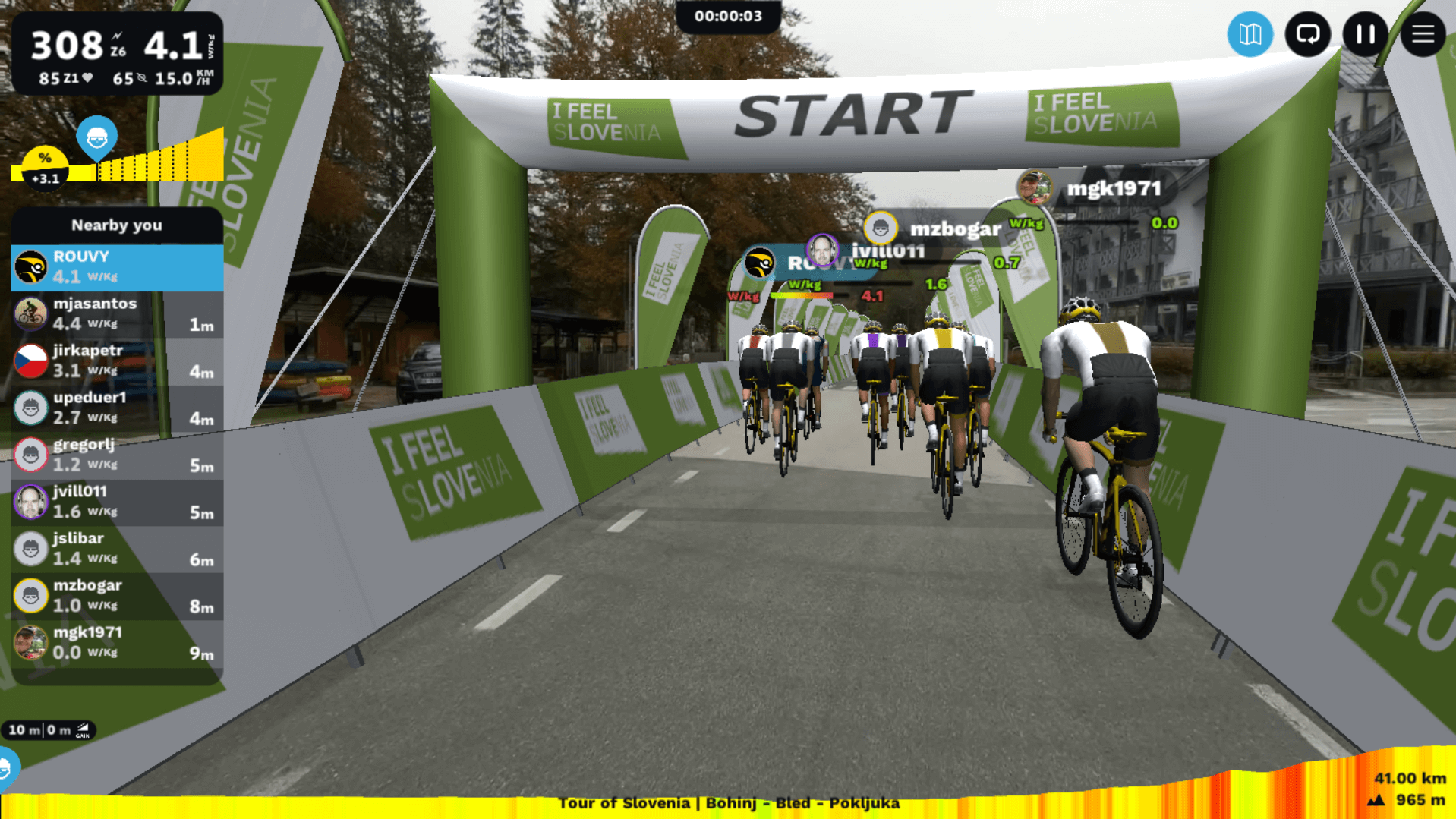This screenshot has height=819, width=1456.
Task: Open the chat bubble button
Action: (1307, 34)
